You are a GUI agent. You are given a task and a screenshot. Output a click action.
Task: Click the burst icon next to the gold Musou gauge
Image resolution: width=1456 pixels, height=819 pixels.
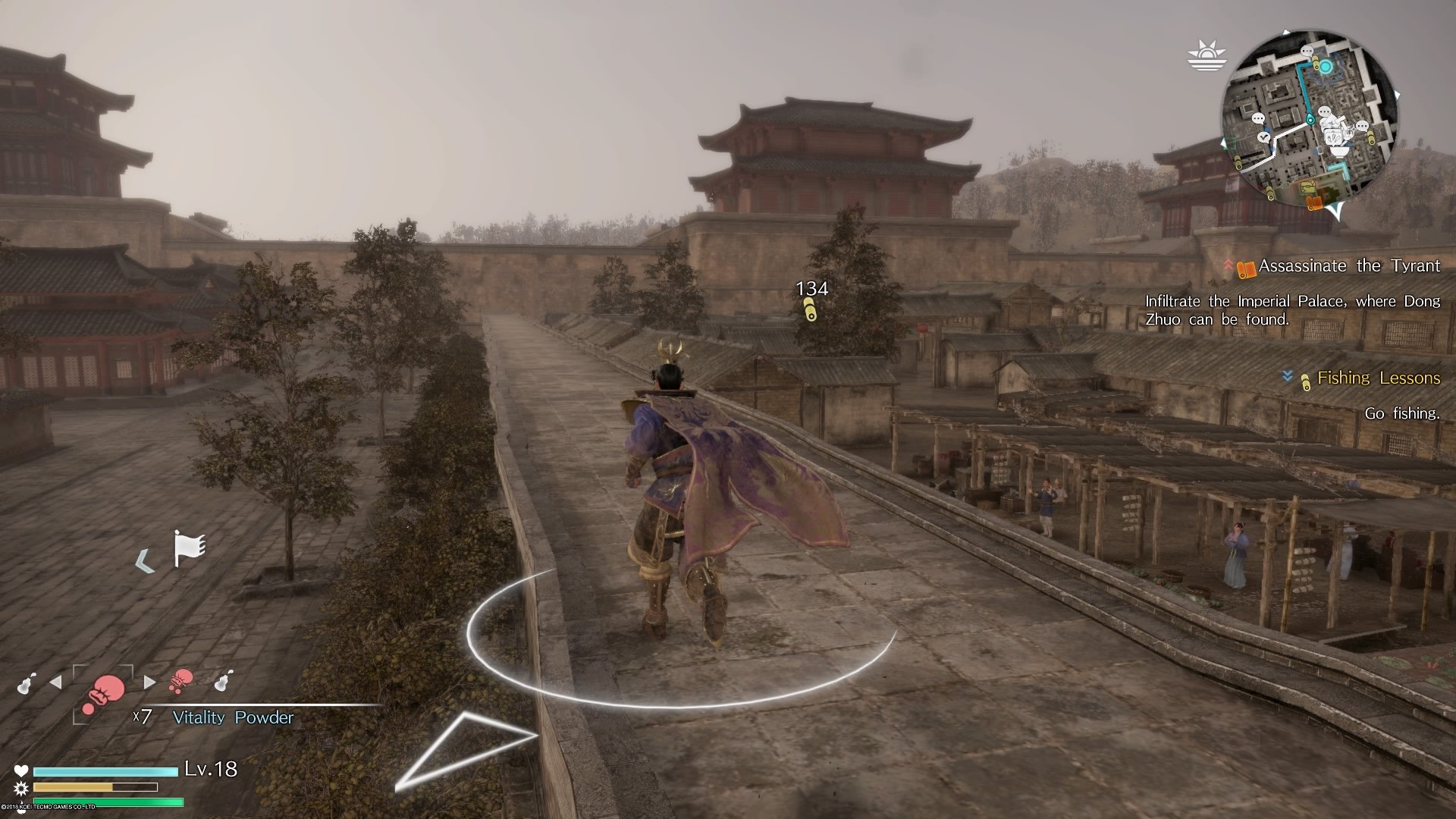(x=20, y=789)
